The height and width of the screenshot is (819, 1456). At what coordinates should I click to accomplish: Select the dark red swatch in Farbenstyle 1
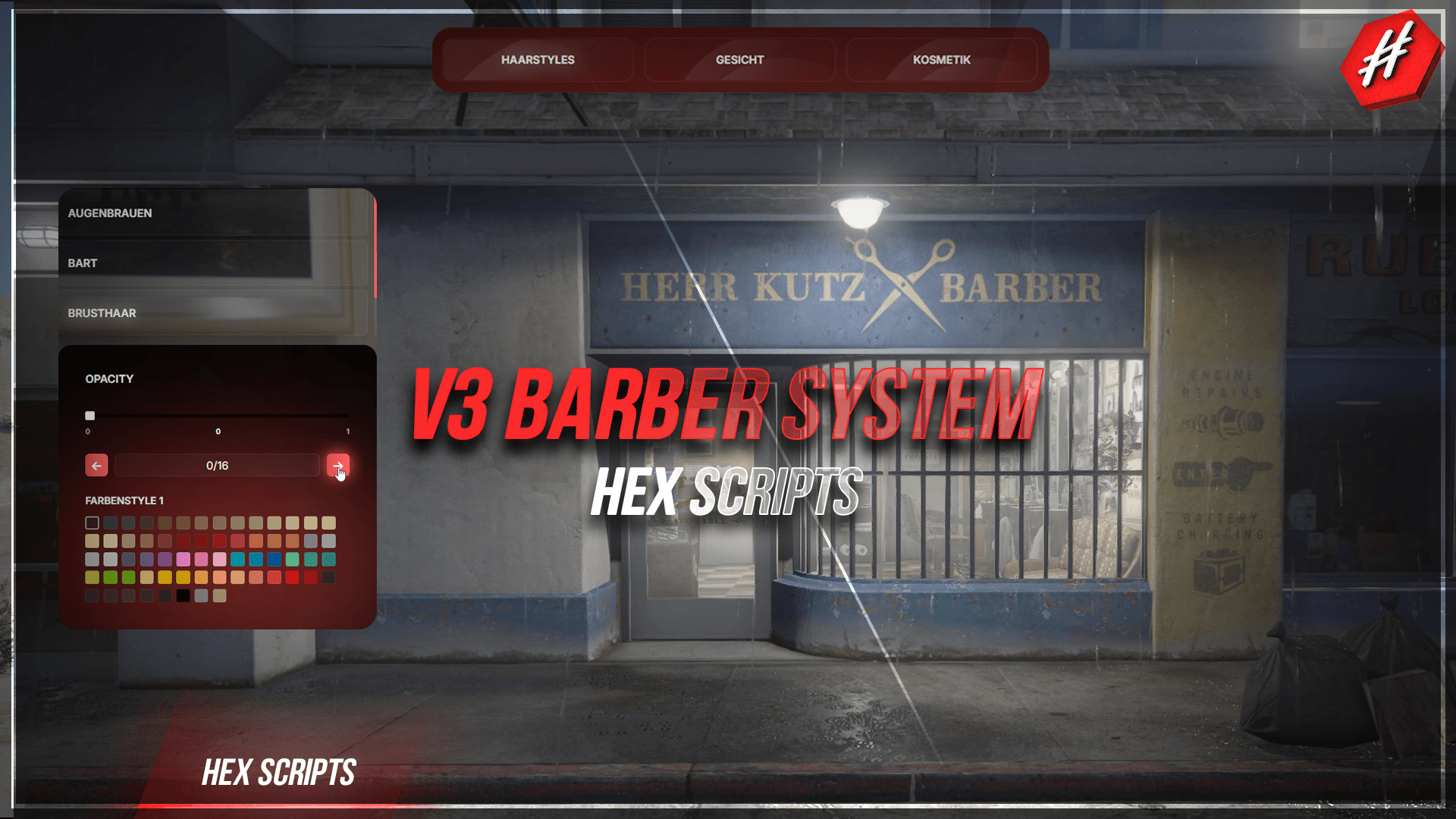tap(201, 541)
